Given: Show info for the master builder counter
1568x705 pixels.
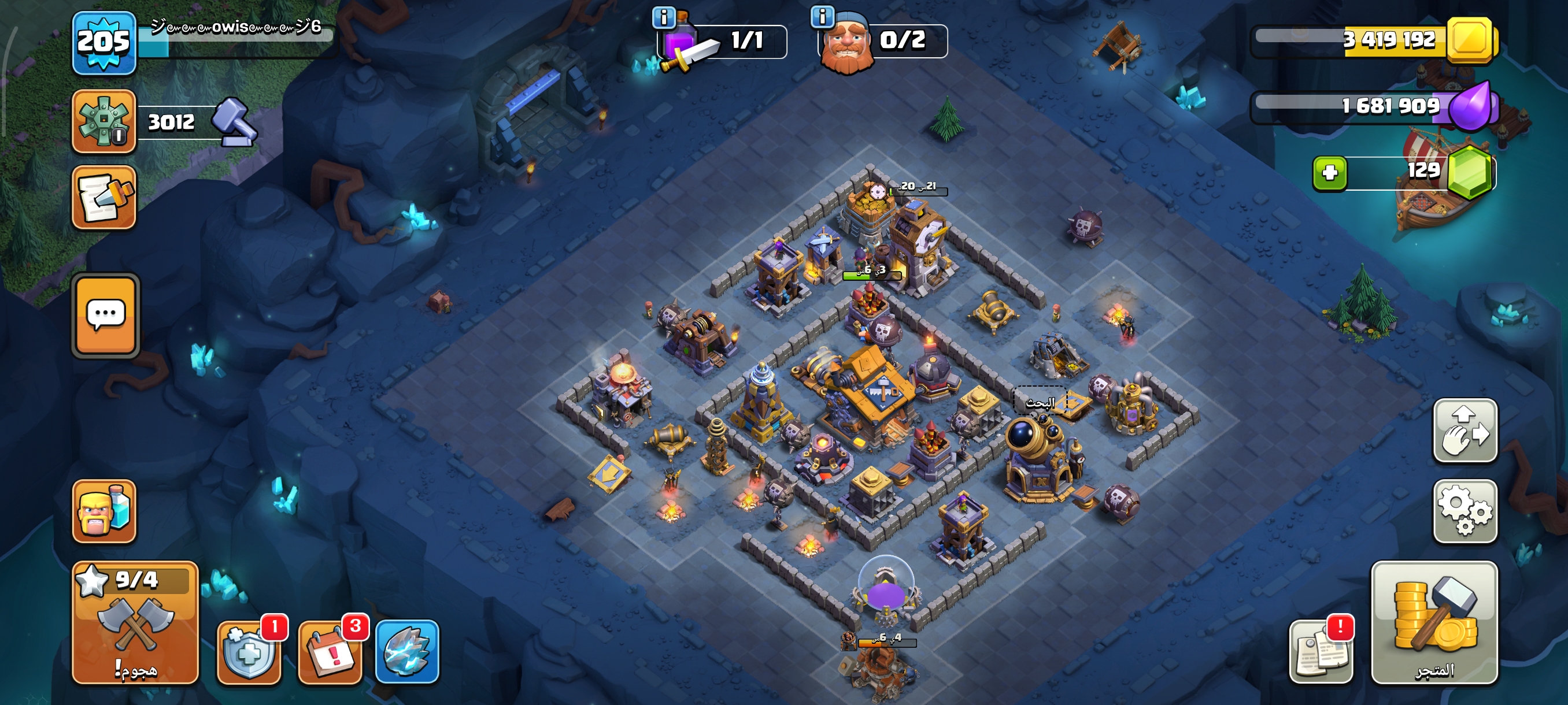Looking at the screenshot, I should [x=822, y=16].
